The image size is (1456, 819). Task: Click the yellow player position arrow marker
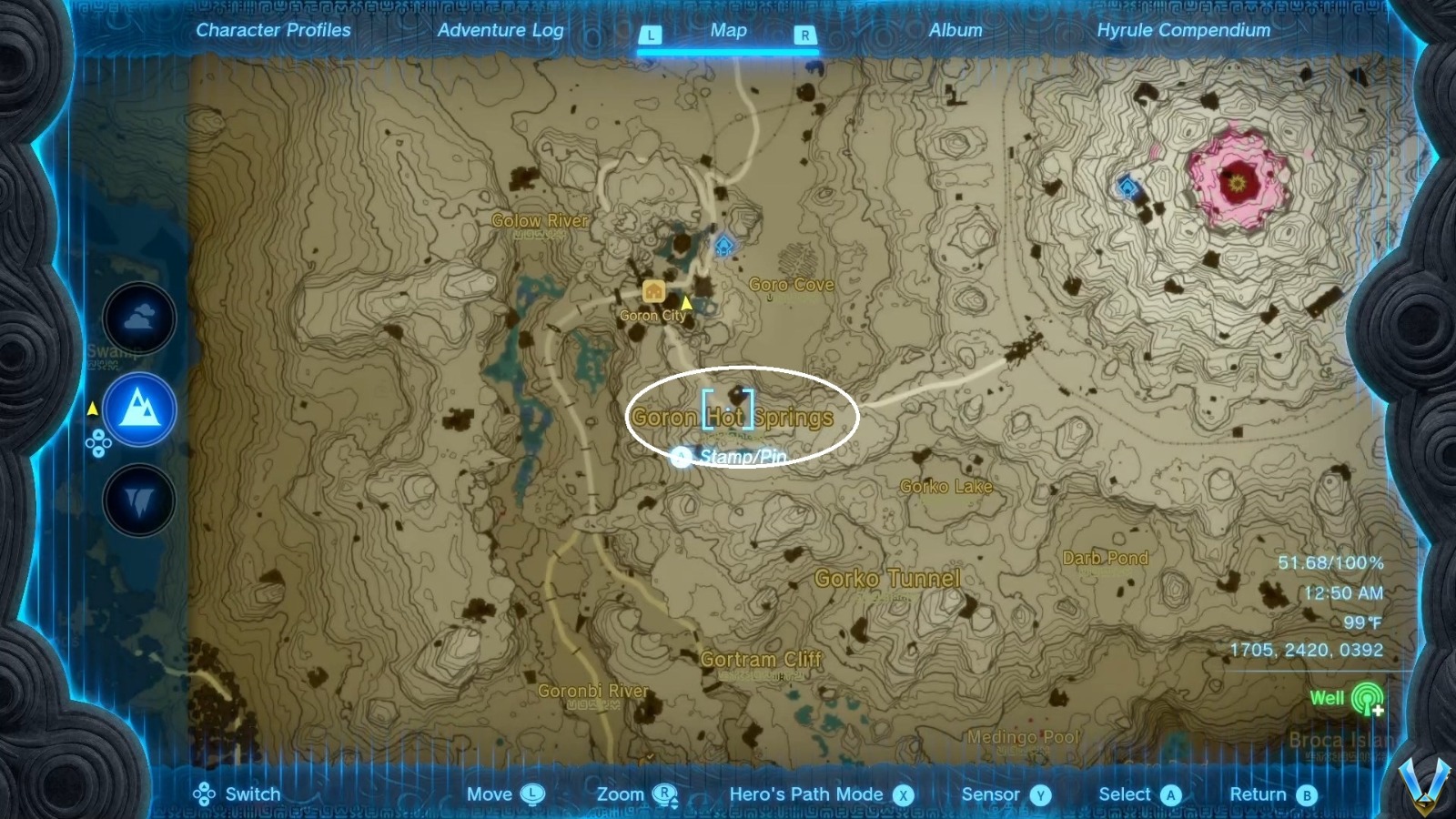pyautogui.click(x=685, y=300)
